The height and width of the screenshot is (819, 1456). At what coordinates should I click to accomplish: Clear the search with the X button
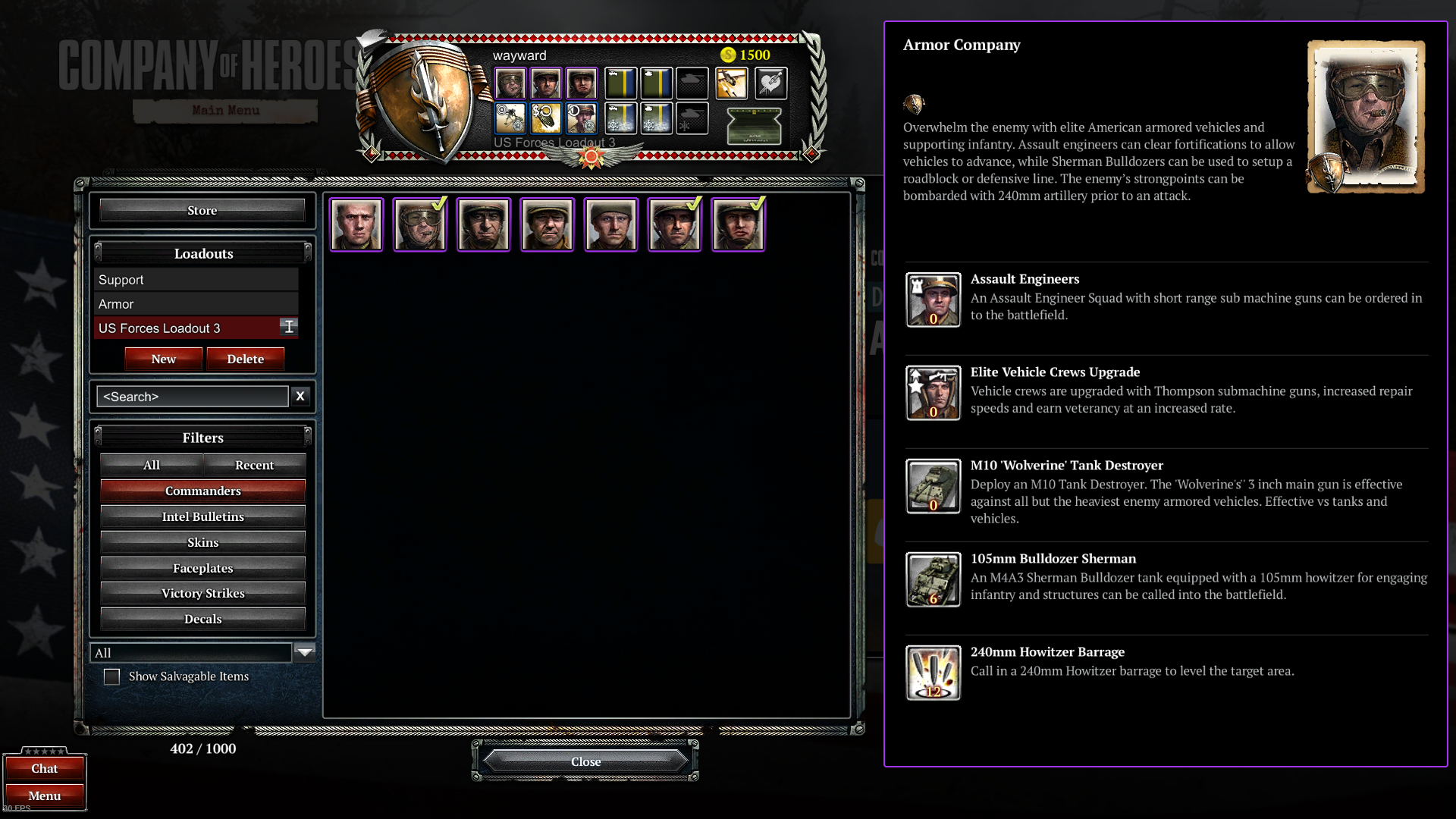click(x=300, y=396)
